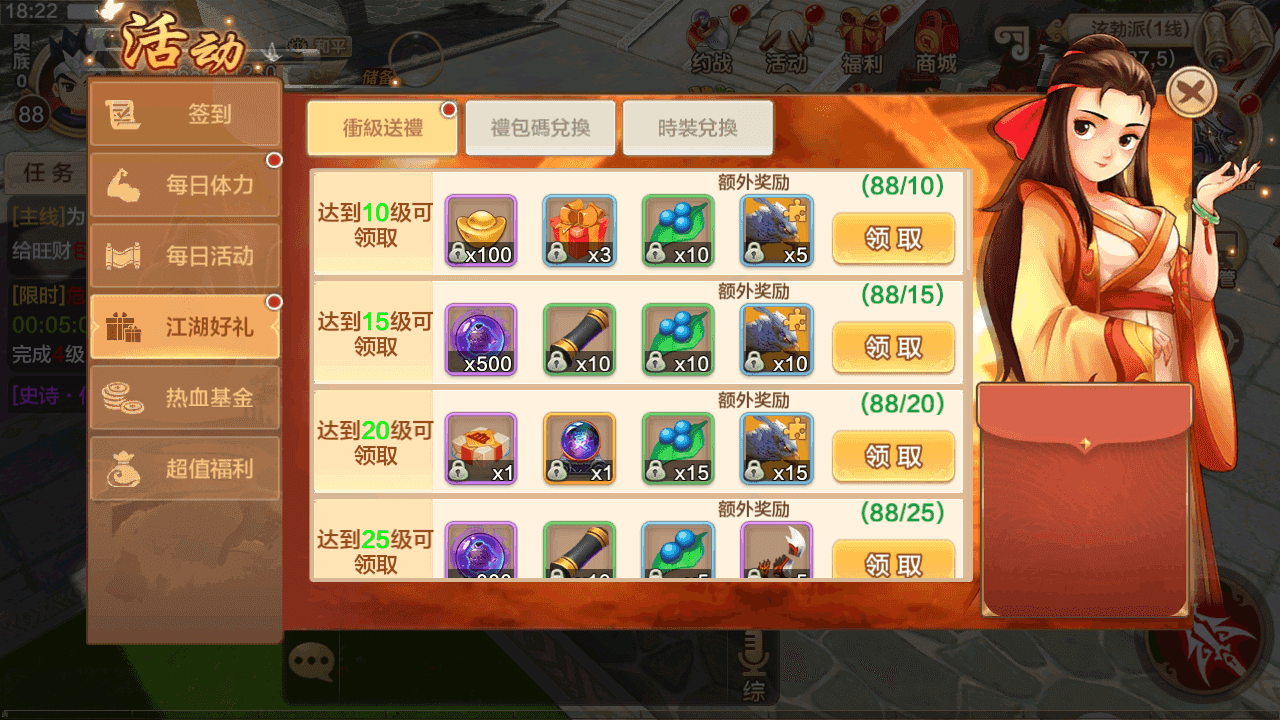Open the red envelope pouch beside the character
This screenshot has height=720, width=1280.
coord(1084,500)
